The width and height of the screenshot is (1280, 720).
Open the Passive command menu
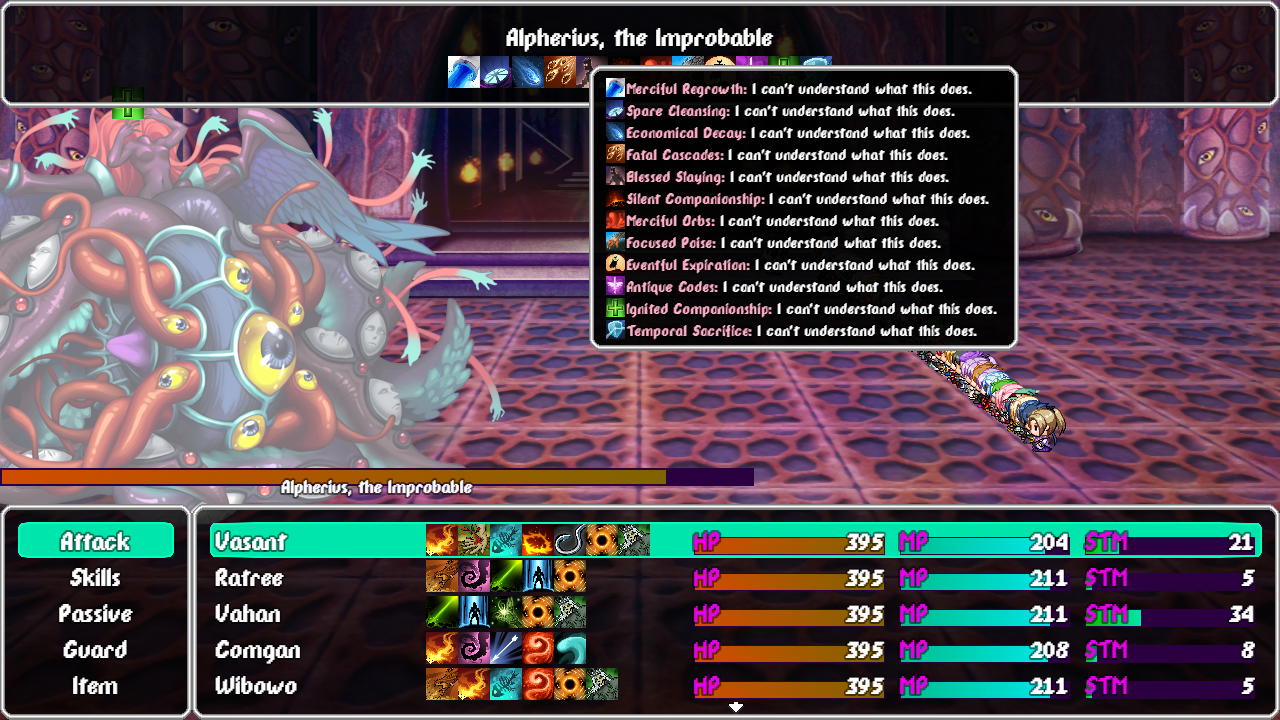[x=96, y=613]
